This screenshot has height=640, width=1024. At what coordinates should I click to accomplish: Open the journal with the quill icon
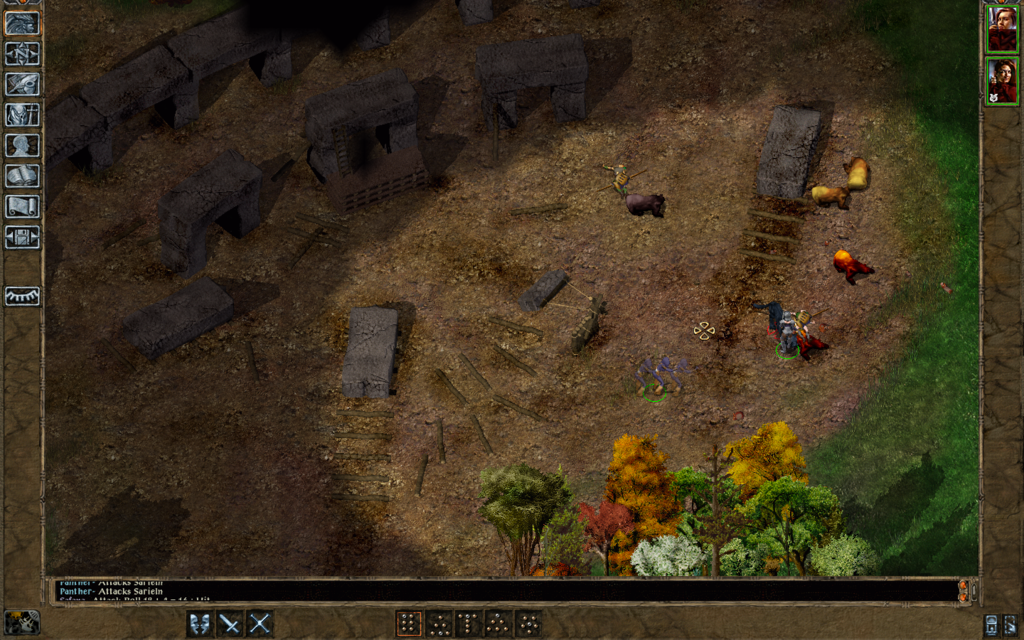click(x=22, y=84)
